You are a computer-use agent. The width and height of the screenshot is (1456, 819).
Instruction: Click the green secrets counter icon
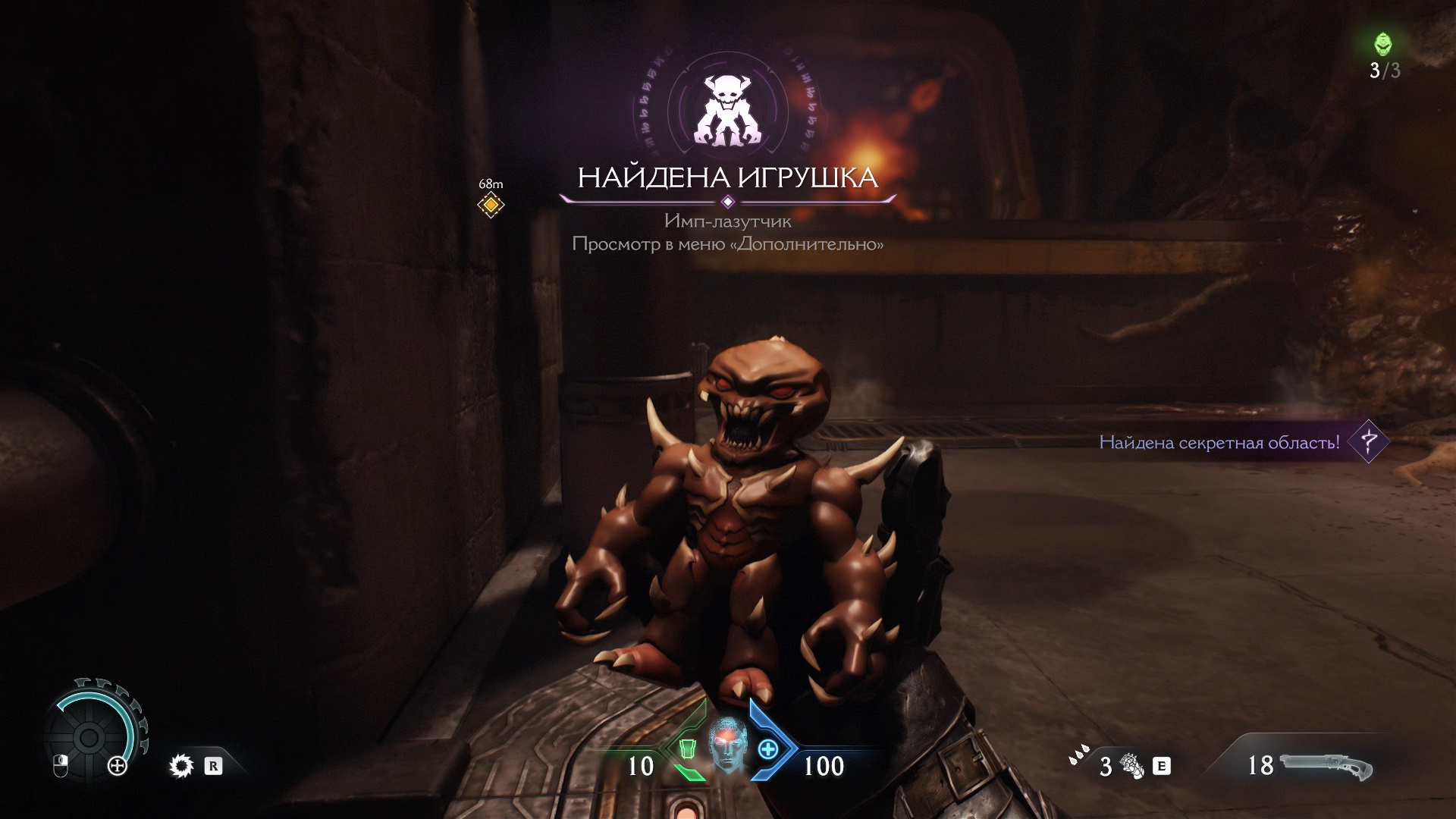[1384, 45]
